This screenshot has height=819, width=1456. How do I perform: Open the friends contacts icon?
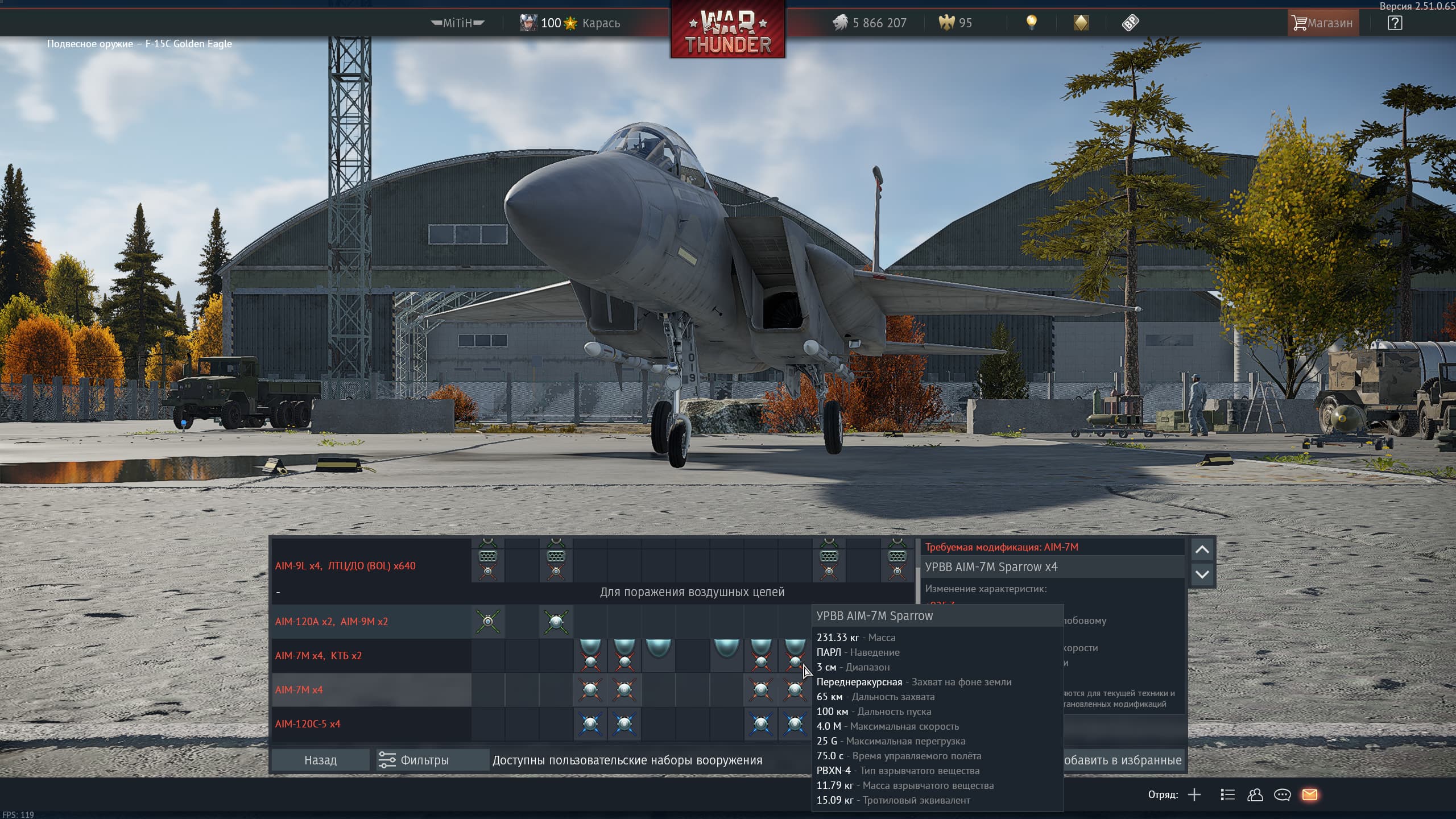1255,795
